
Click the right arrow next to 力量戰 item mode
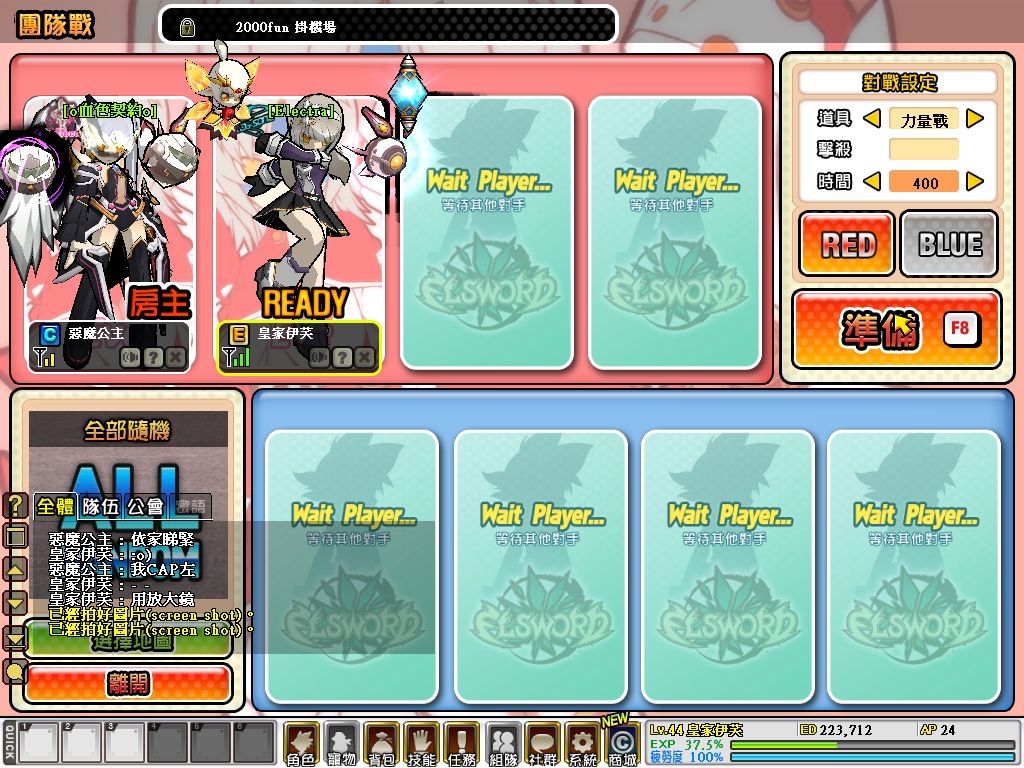click(975, 119)
